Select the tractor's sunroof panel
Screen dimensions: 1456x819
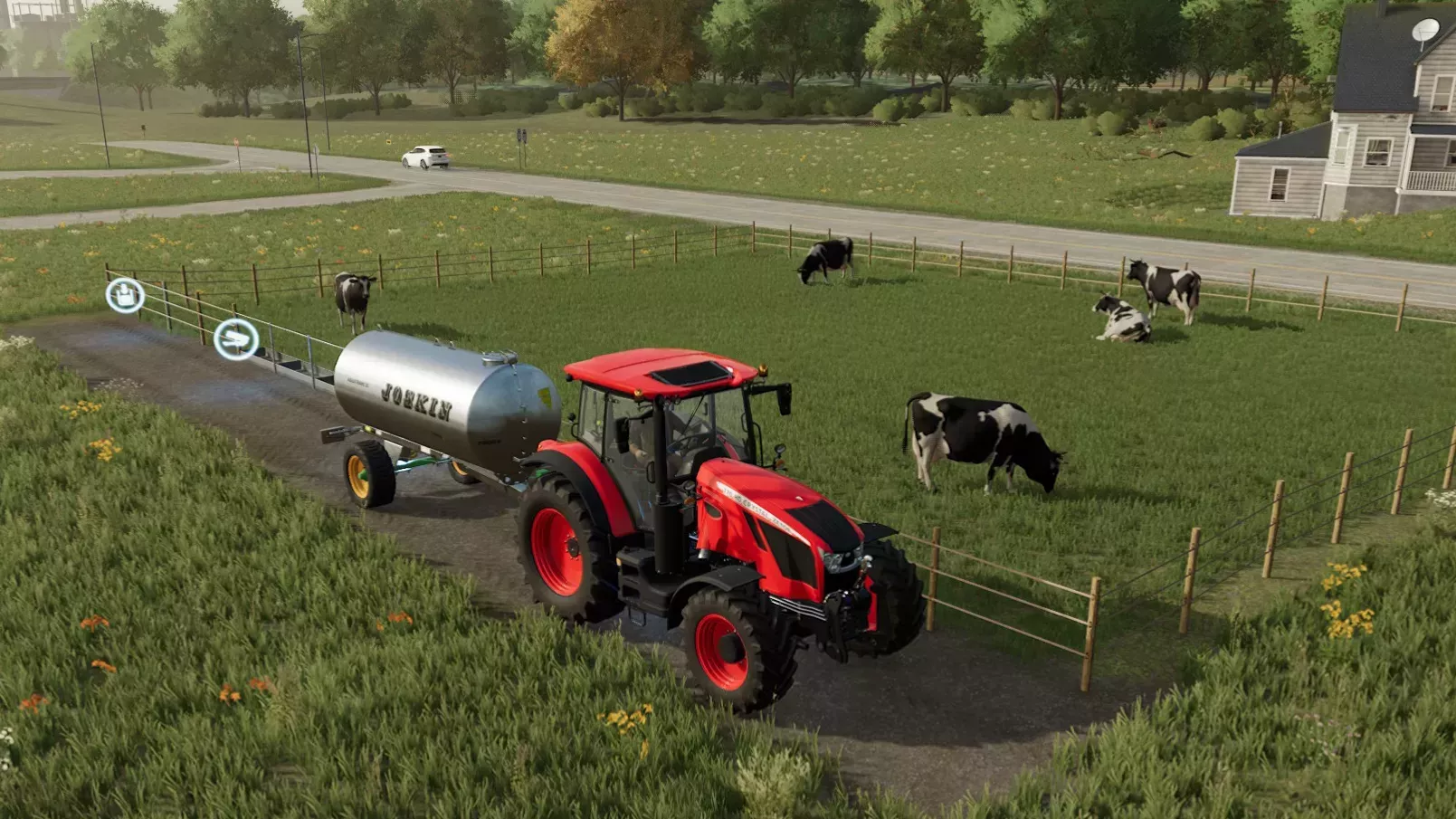[690, 374]
